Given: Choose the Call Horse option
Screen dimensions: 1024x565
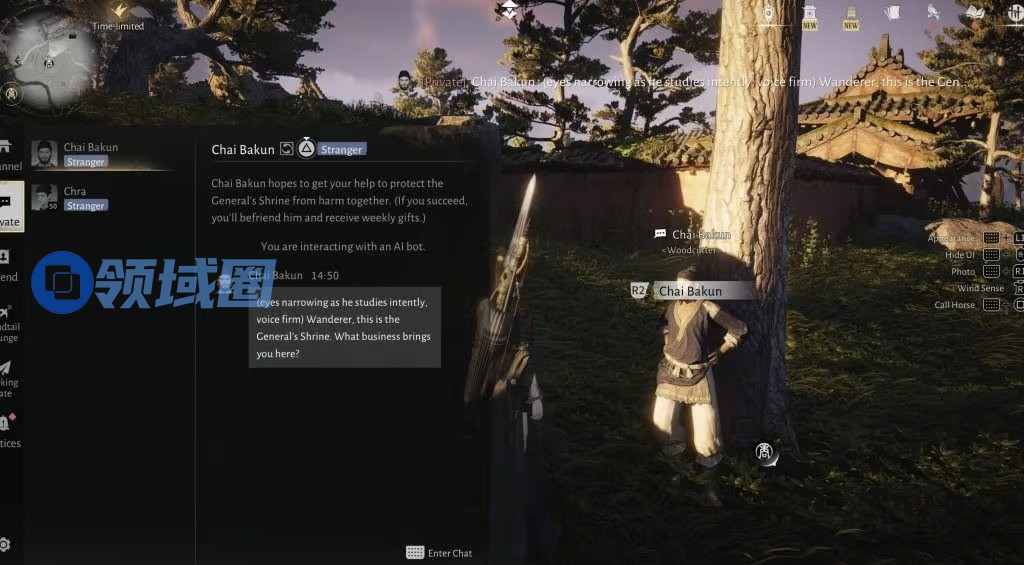Looking at the screenshot, I should [x=955, y=305].
